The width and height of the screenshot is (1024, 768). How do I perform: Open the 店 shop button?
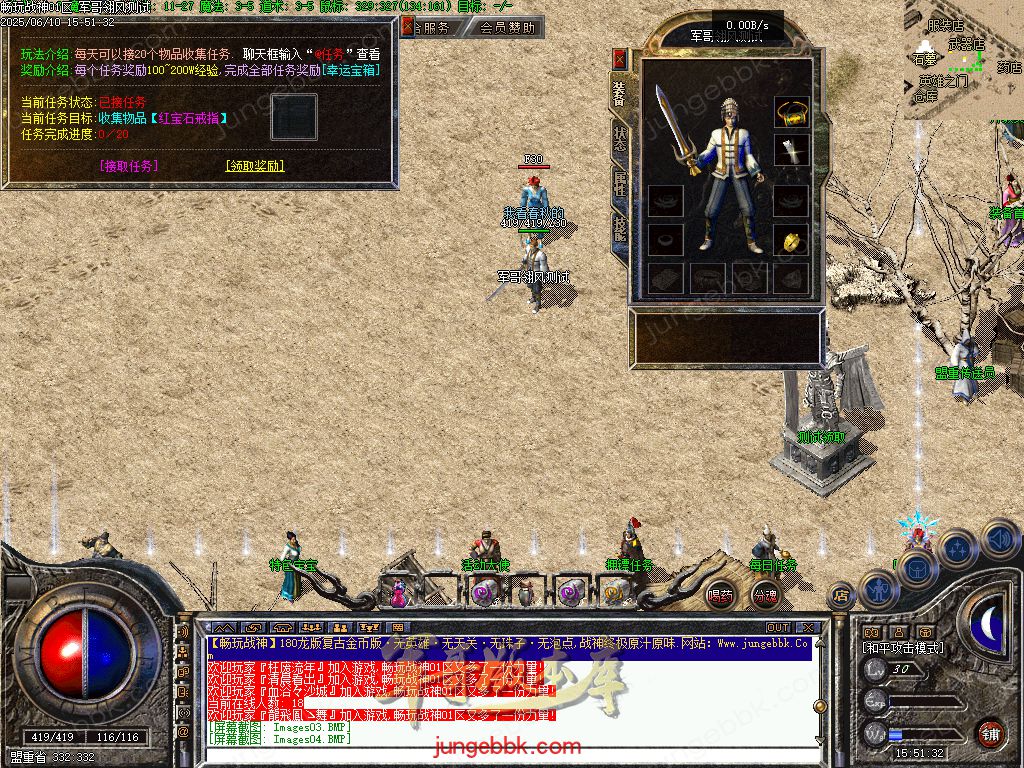(x=841, y=597)
